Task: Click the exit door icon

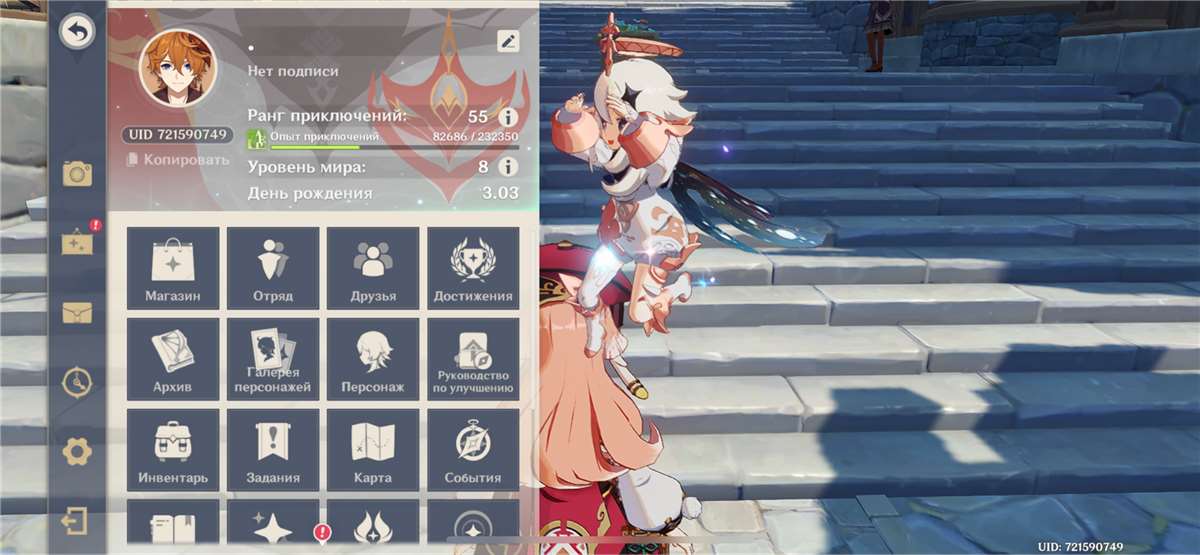Action: click(76, 521)
